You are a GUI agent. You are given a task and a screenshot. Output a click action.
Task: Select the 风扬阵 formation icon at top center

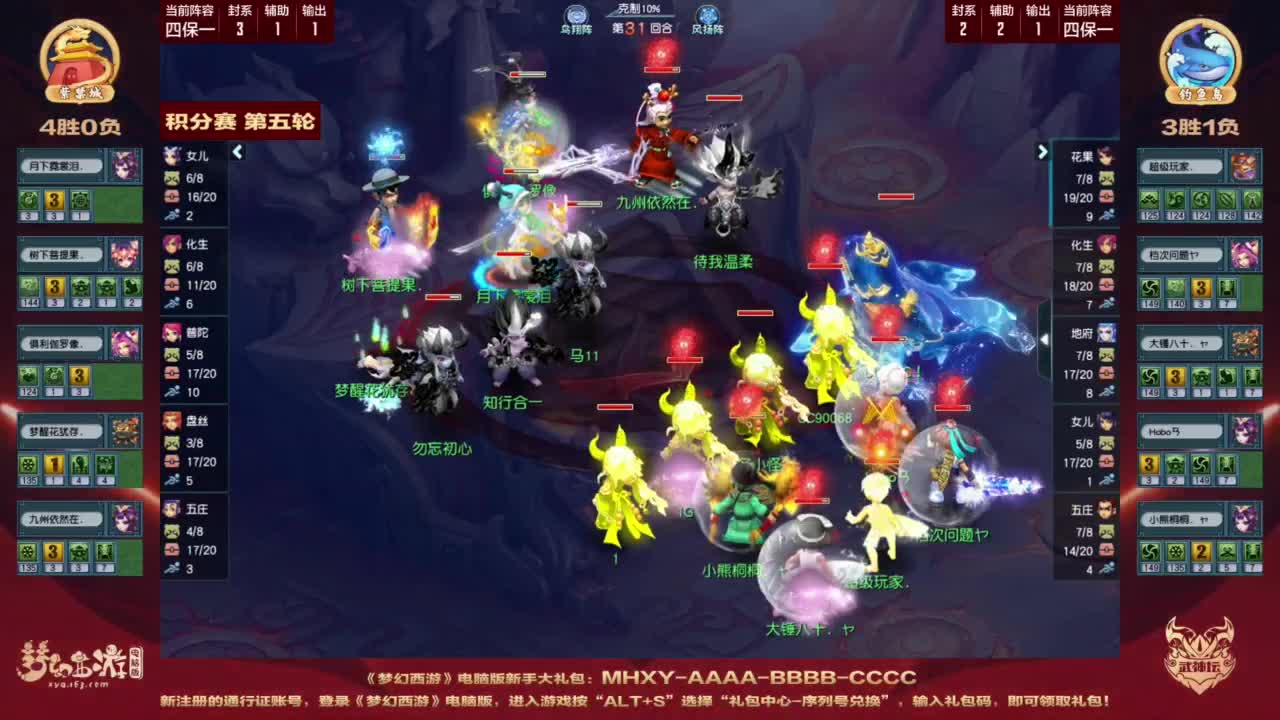tap(707, 15)
